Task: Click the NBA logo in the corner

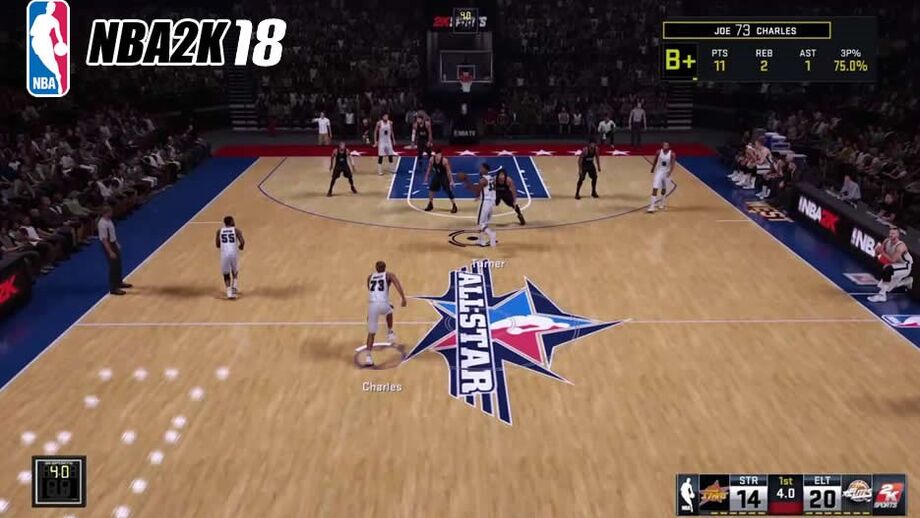Action: click(48, 48)
